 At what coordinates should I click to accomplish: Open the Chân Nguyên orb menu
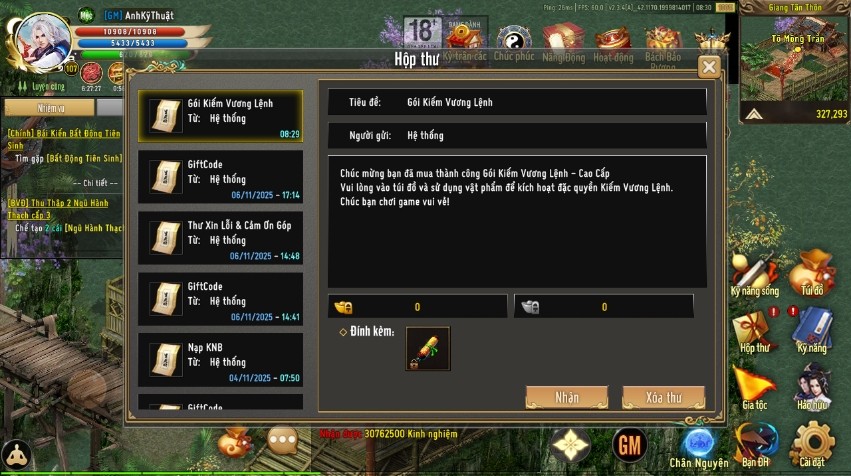coord(698,444)
